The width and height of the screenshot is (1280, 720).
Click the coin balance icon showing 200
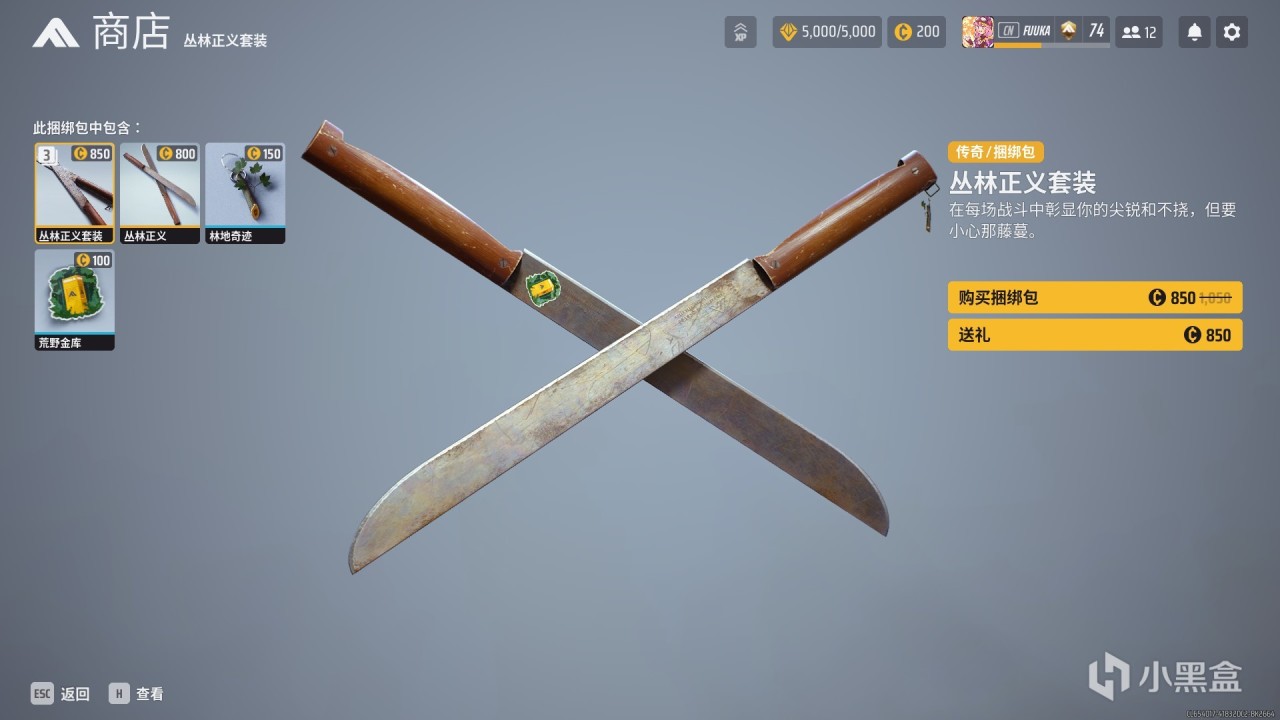click(916, 31)
